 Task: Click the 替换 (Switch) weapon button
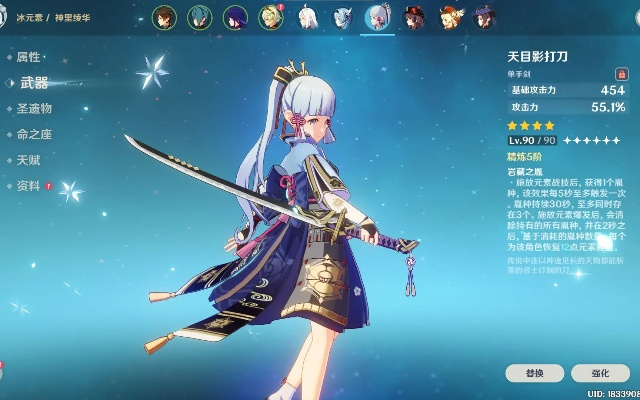pos(533,373)
